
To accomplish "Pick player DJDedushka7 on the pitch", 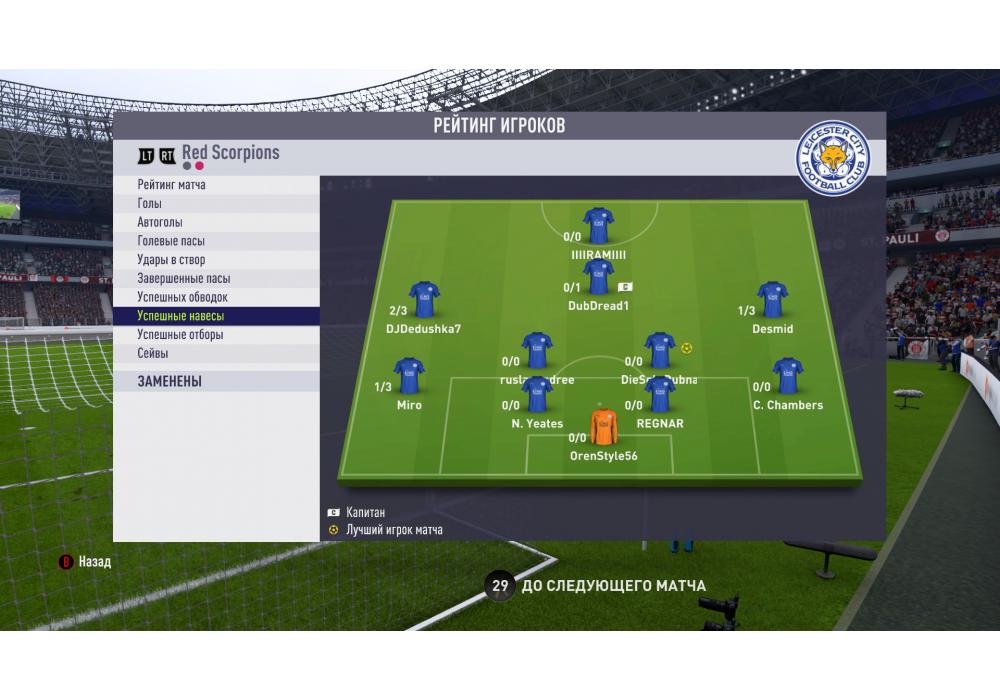I will pyautogui.click(x=424, y=300).
